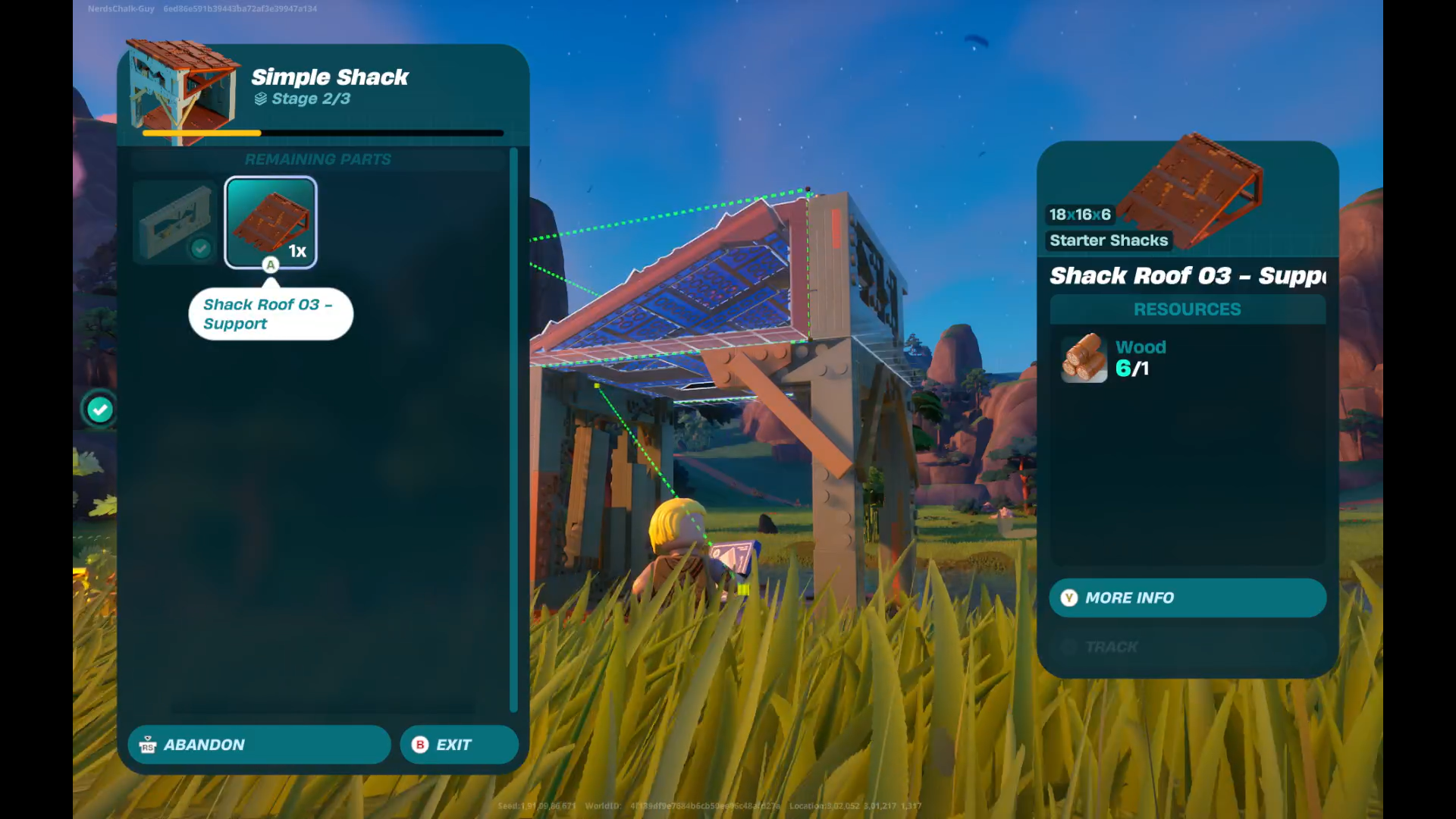Click the Wood resource icon

[1084, 358]
